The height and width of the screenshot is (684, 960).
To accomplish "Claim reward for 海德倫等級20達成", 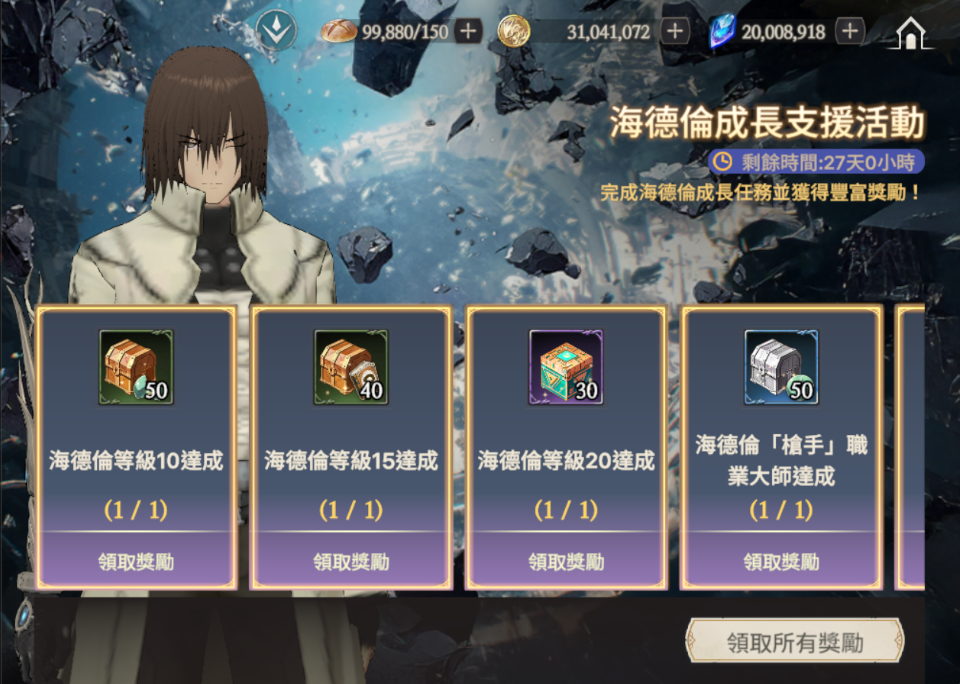I will pos(566,561).
